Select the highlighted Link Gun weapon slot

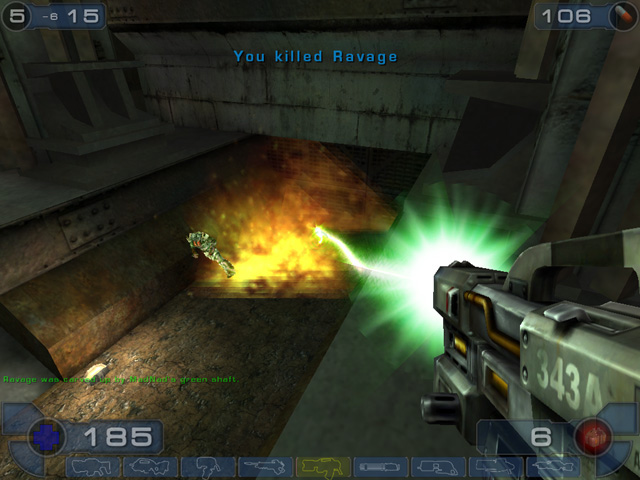tap(323, 467)
